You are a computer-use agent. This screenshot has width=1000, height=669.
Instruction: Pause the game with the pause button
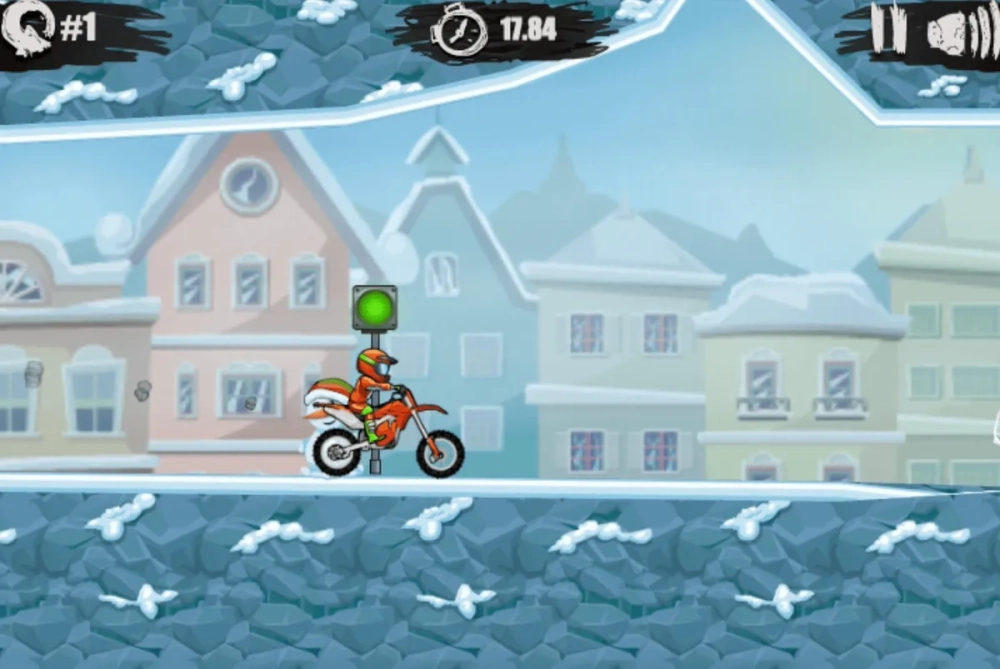click(888, 30)
